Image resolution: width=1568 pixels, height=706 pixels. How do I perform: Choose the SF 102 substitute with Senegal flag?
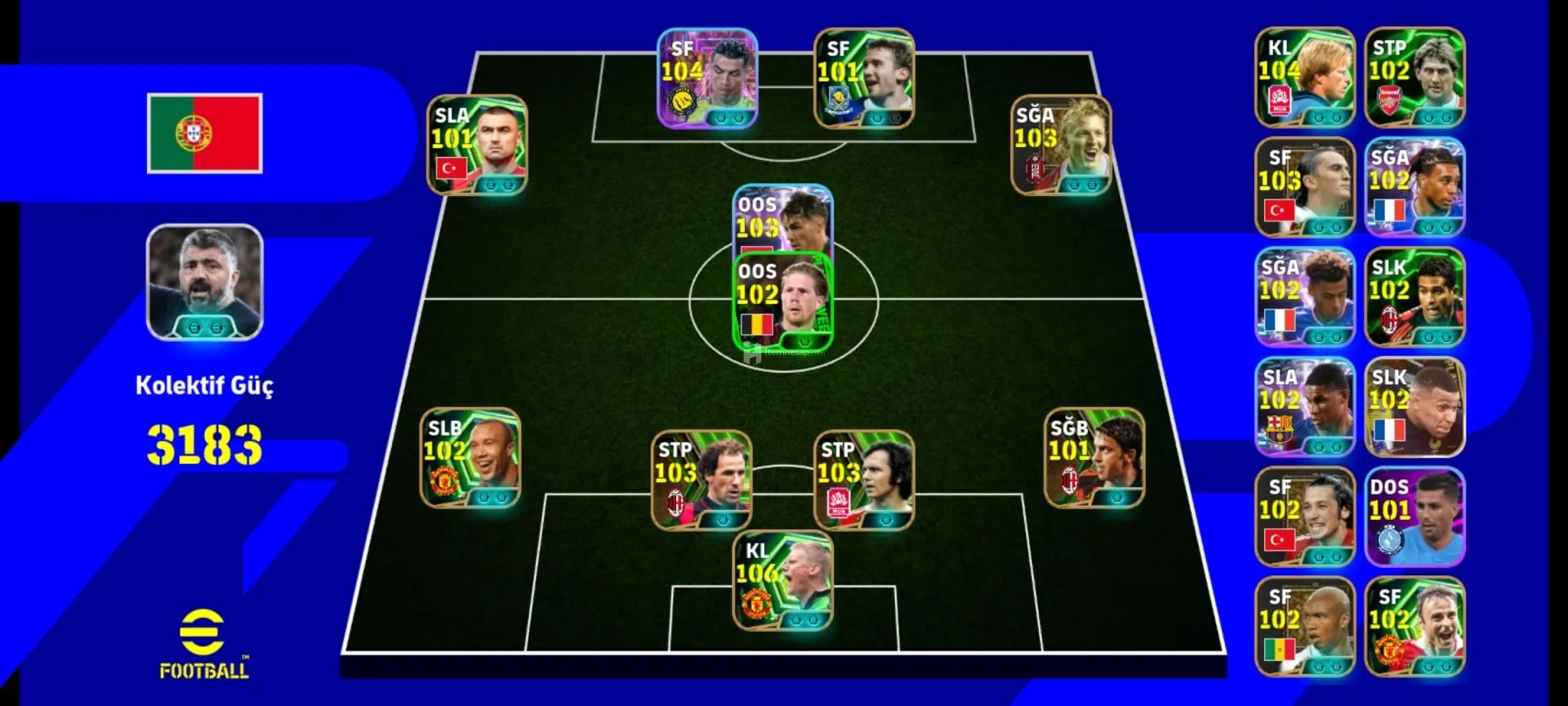pyautogui.click(x=1305, y=627)
